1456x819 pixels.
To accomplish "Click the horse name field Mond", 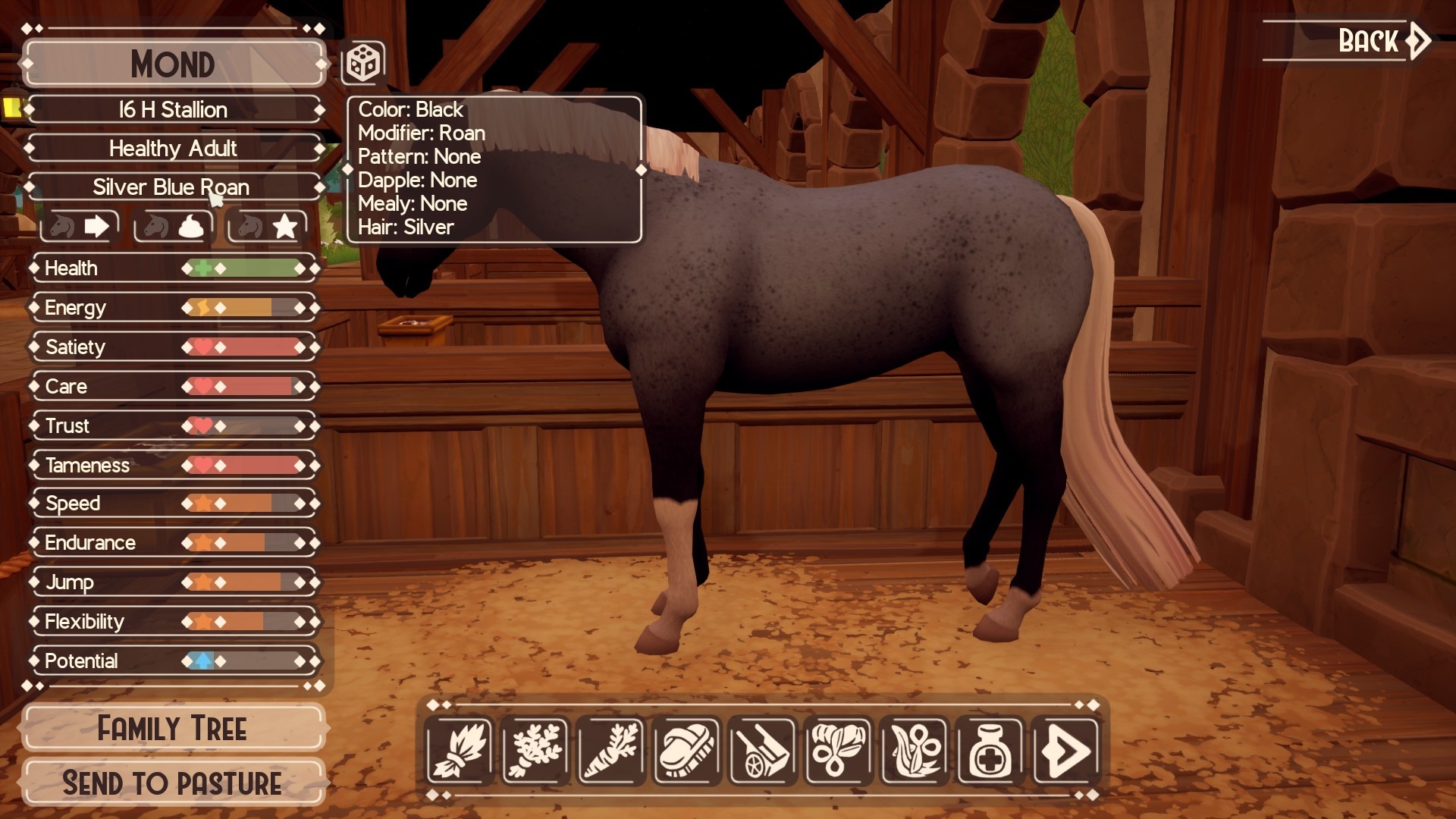I will pyautogui.click(x=173, y=64).
